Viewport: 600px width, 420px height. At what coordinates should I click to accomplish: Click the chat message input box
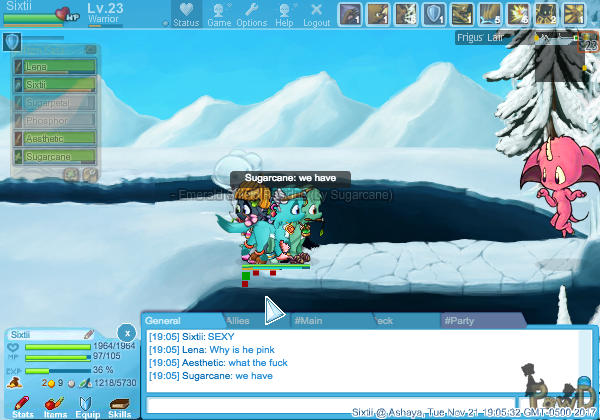pos(340,405)
